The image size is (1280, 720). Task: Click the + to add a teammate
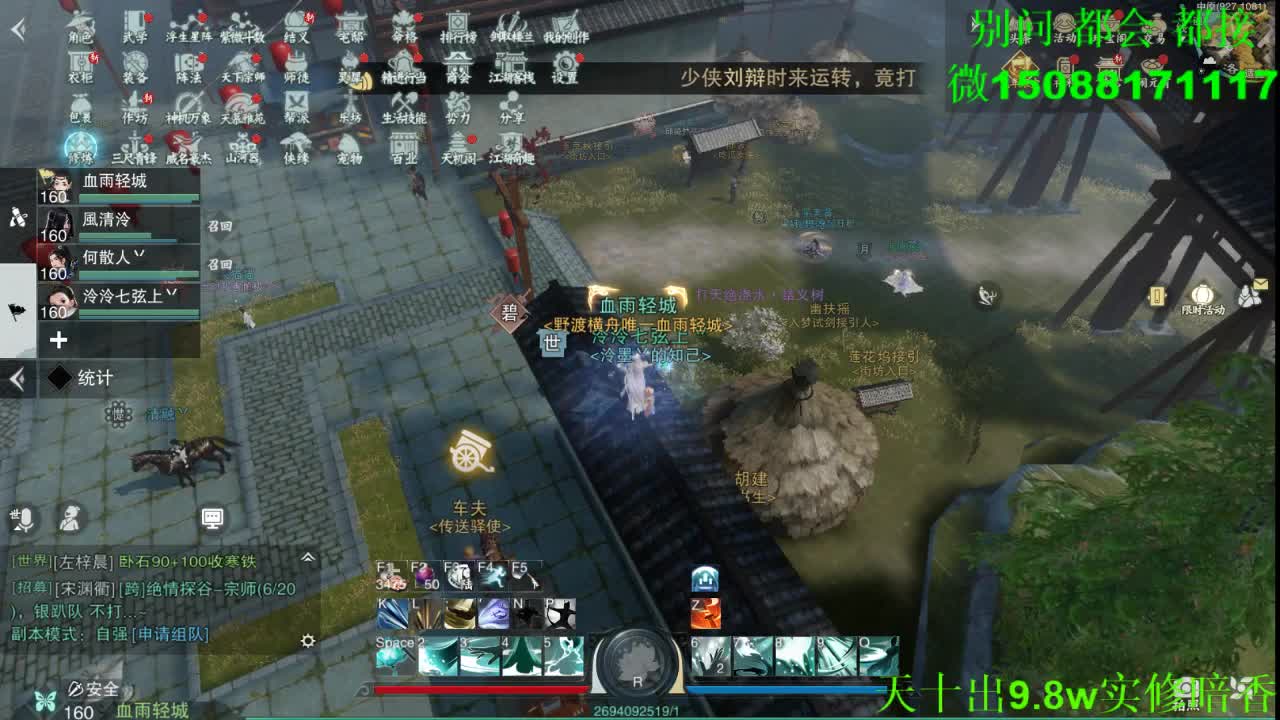tap(58, 340)
